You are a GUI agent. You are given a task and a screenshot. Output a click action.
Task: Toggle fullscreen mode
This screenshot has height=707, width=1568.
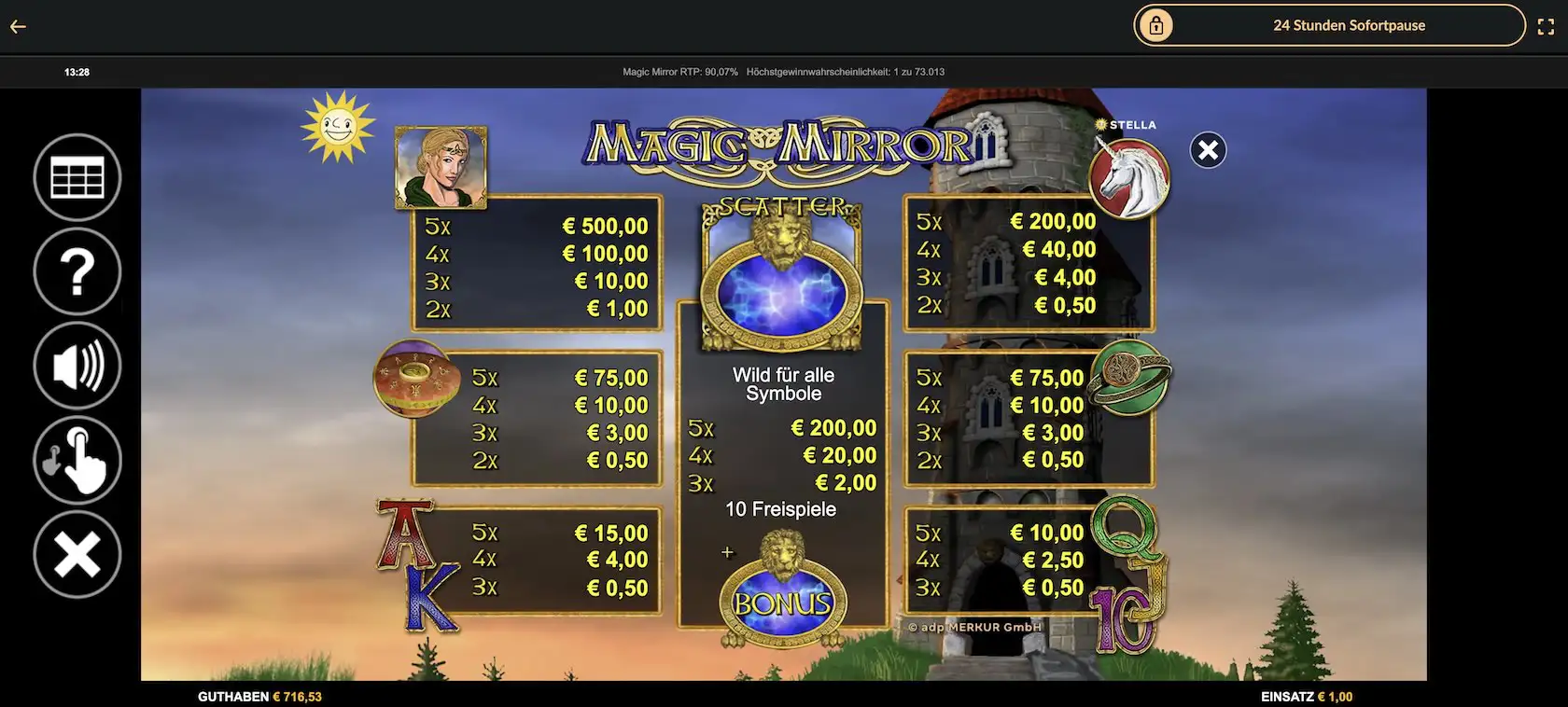[1547, 26]
